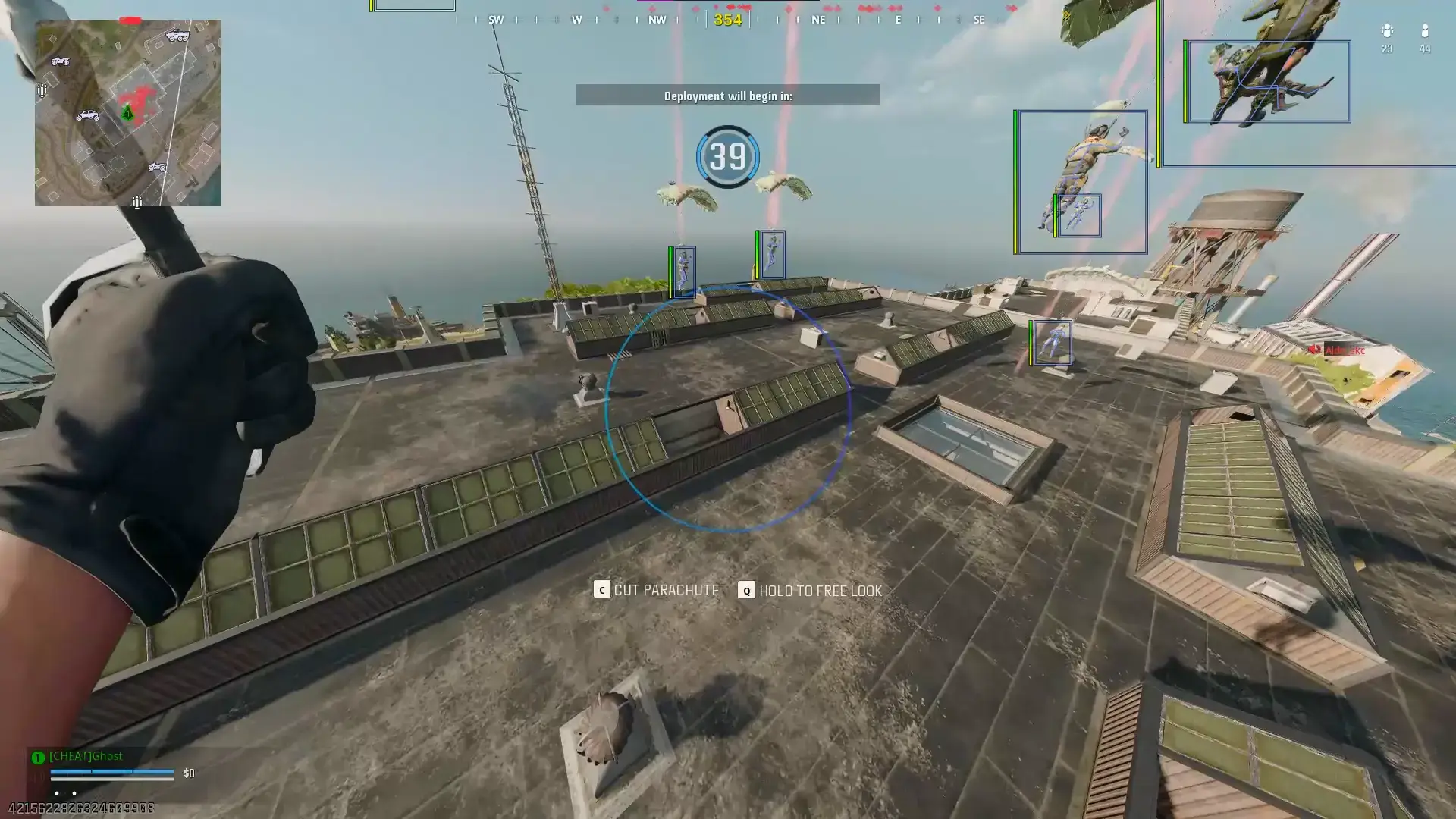Select the car icon on the minimap

pos(88,115)
